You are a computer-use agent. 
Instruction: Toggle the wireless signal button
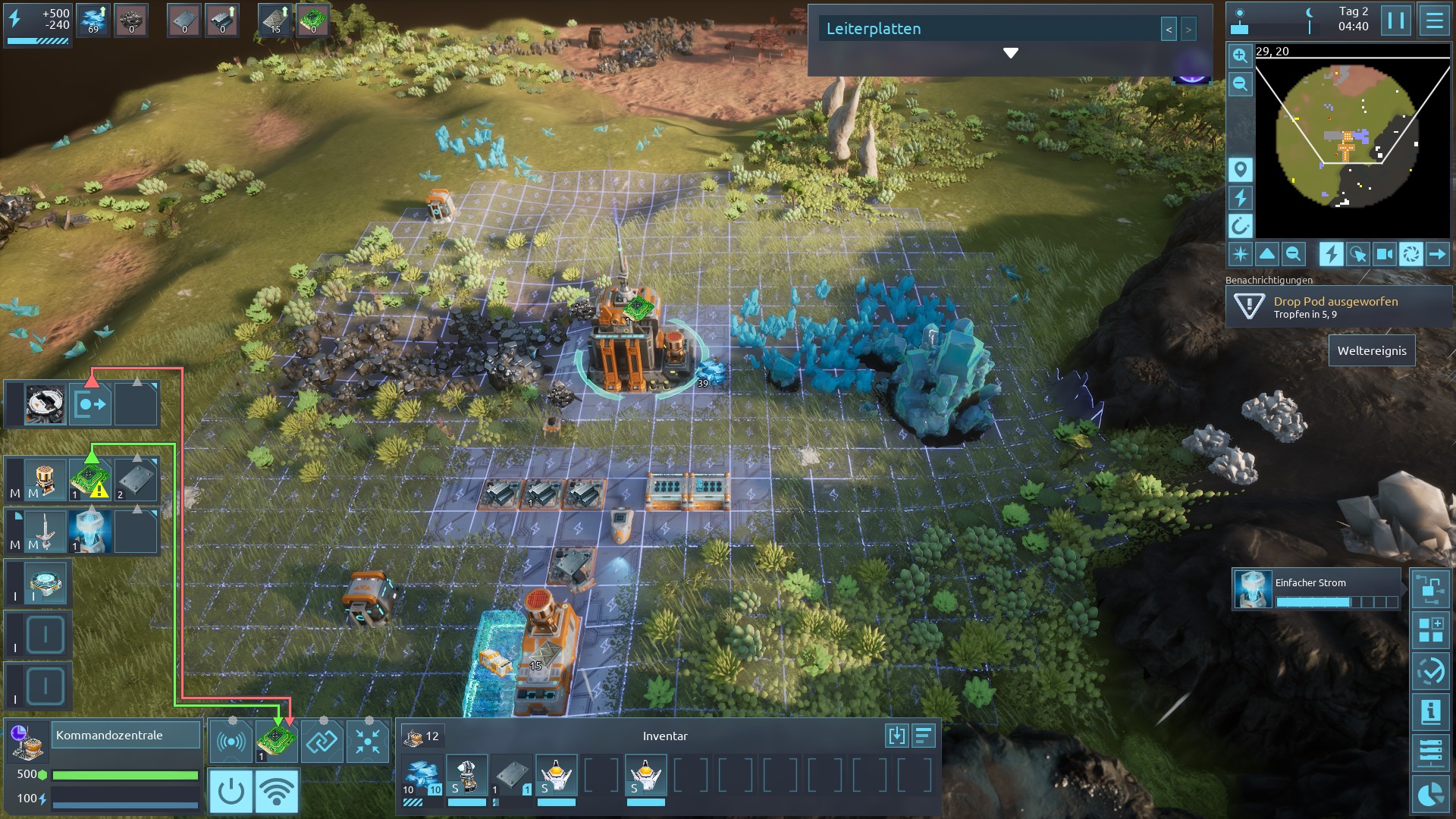coord(276,791)
